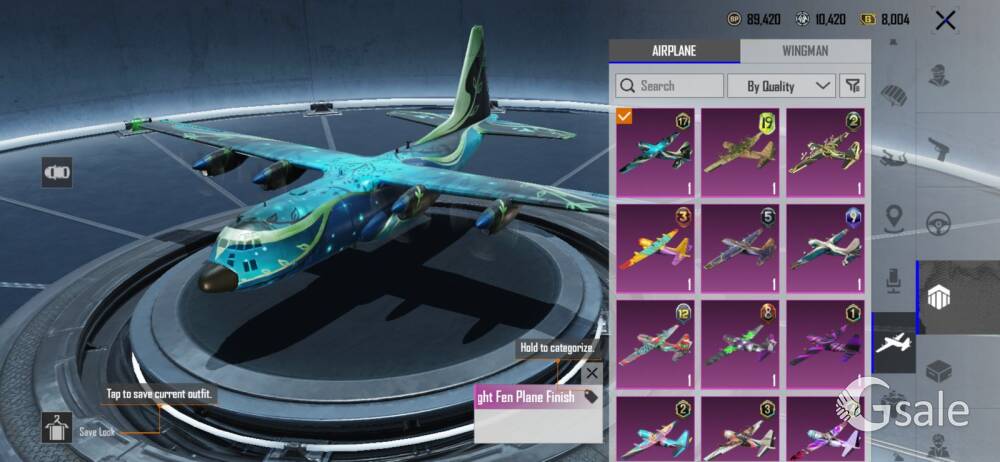Close the plane finish info card
Image resolution: width=1000 pixels, height=462 pixels.
(592, 373)
